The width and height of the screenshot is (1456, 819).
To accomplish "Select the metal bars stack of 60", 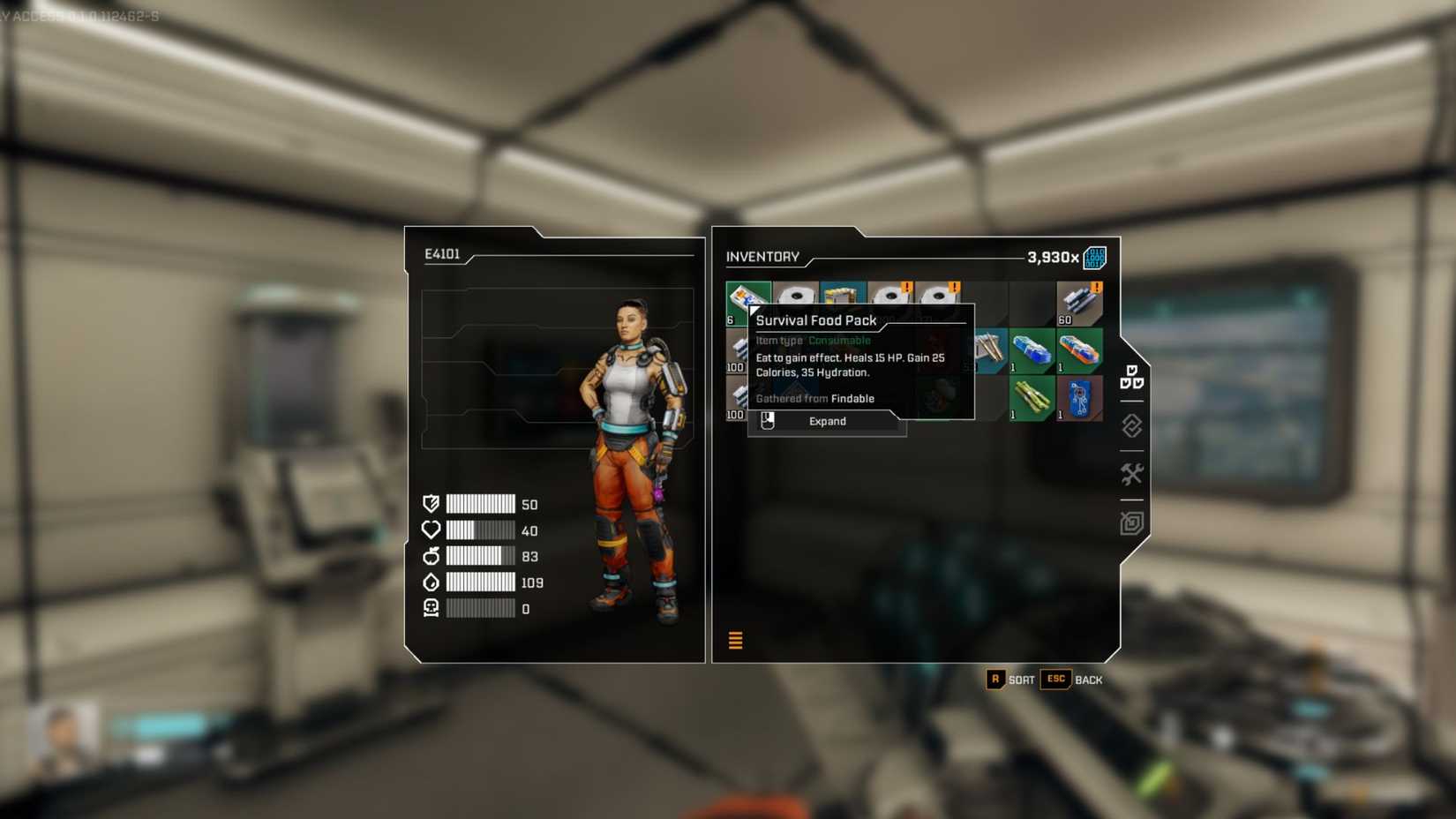I will tap(1079, 304).
